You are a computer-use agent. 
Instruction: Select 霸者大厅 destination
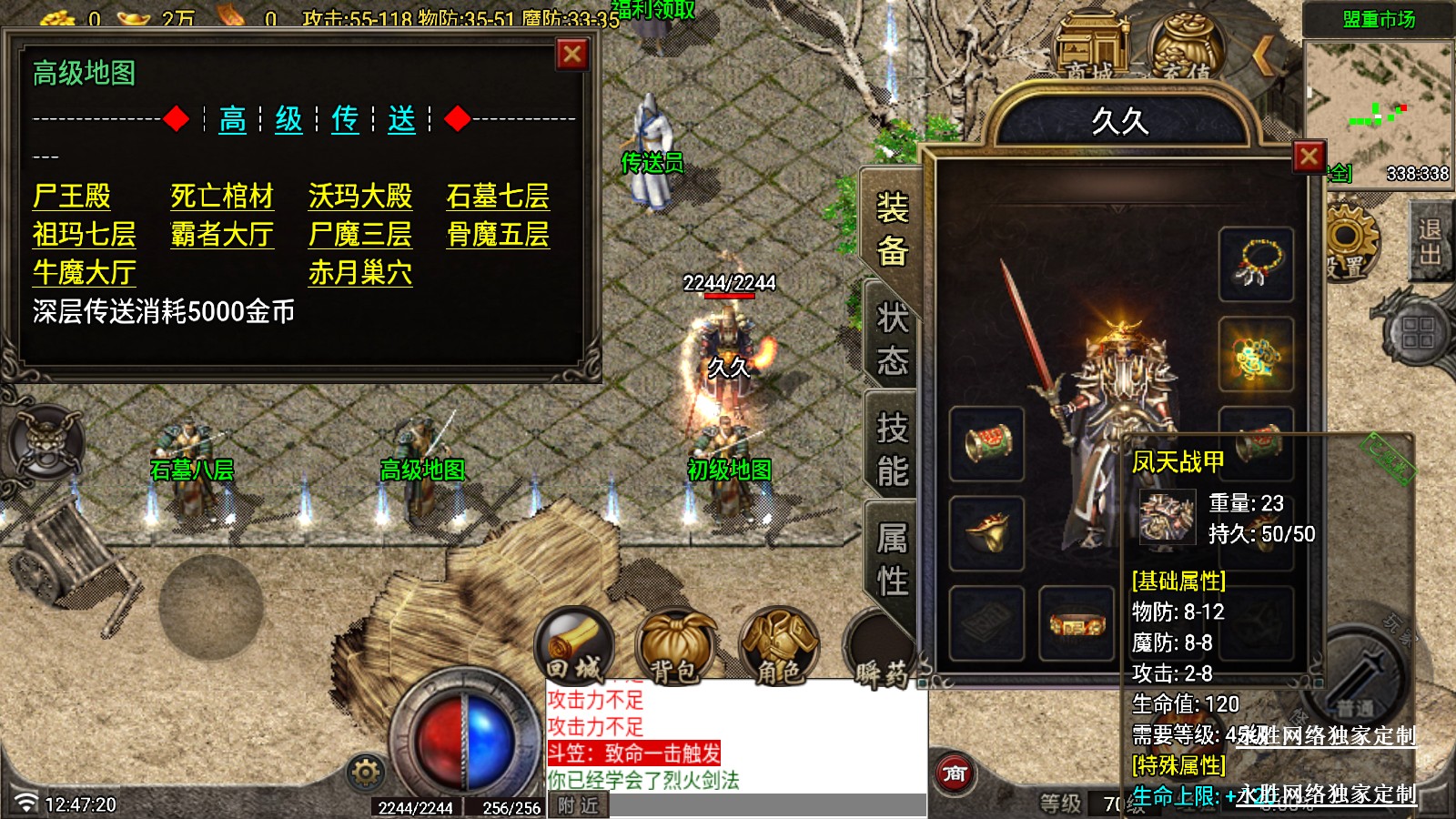pos(222,235)
